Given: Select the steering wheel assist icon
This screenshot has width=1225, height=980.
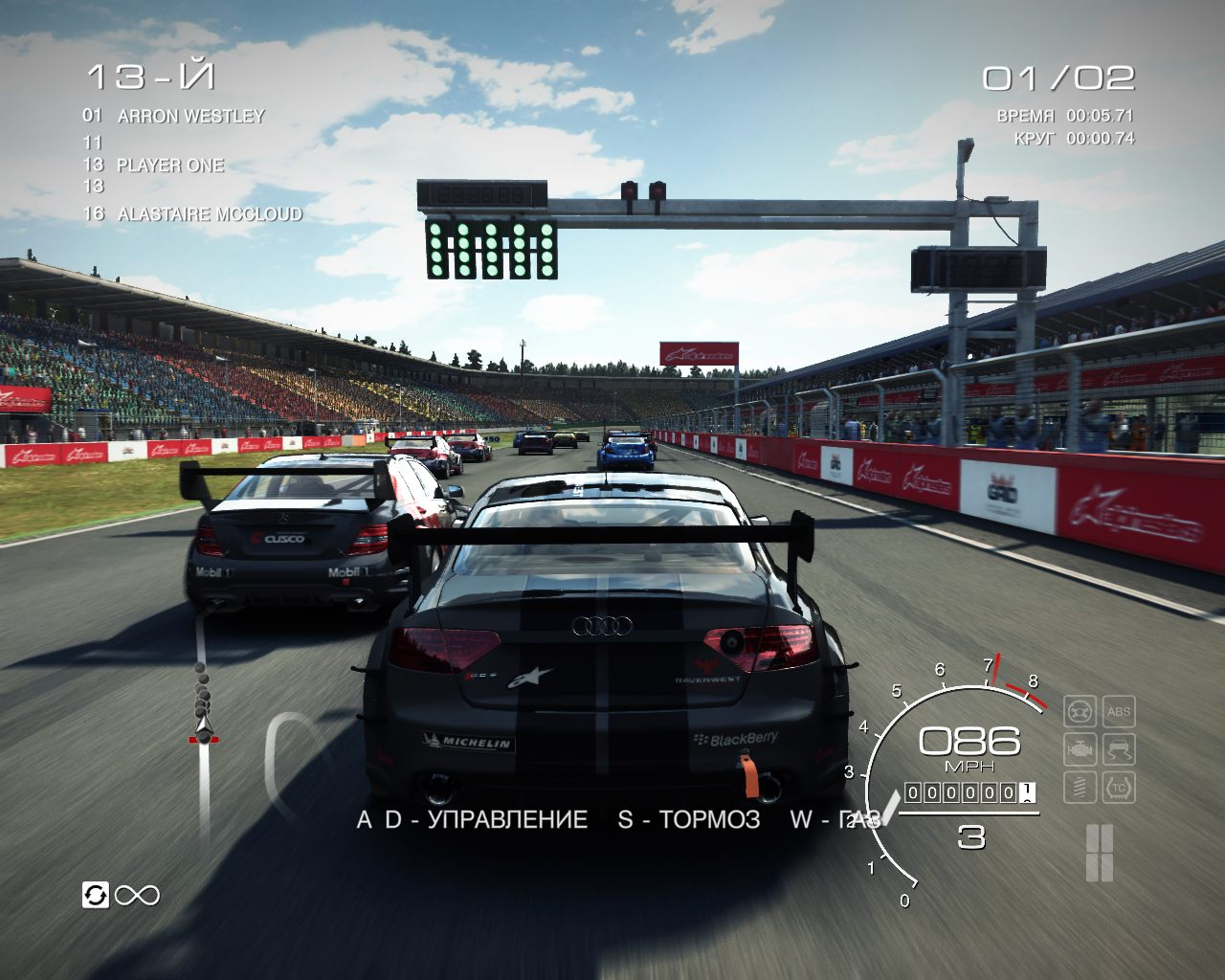Looking at the screenshot, I should pyautogui.click(x=1080, y=712).
